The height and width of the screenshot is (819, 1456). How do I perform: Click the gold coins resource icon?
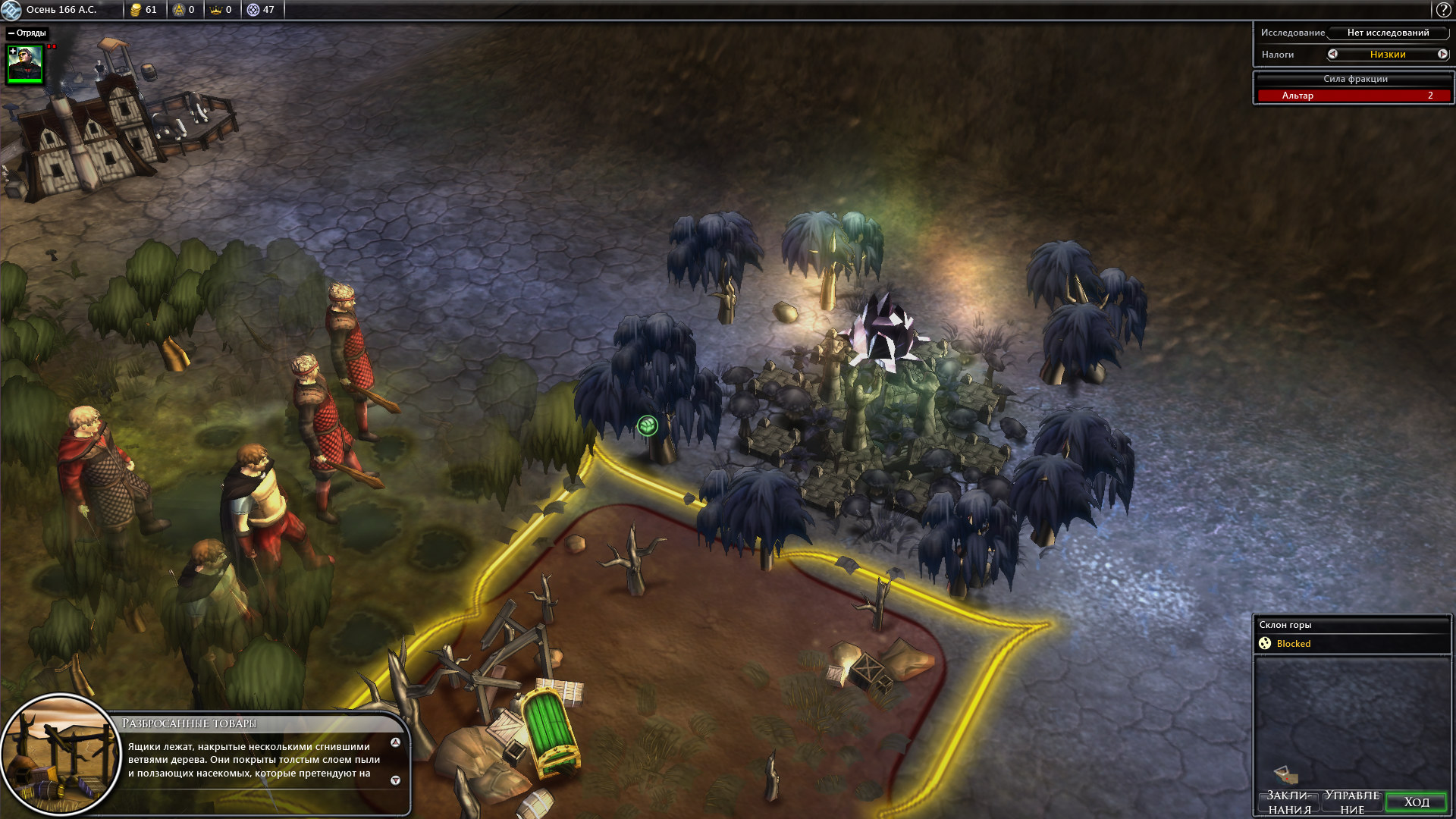136,10
